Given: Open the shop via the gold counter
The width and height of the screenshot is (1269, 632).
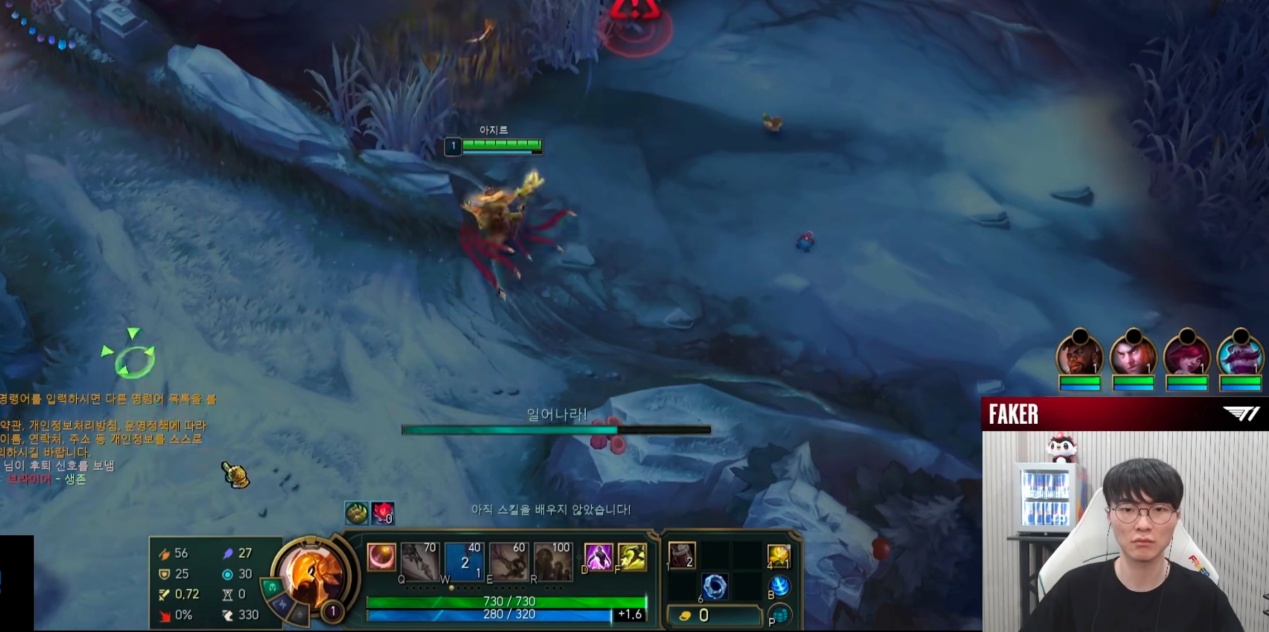Looking at the screenshot, I should 714,616.
